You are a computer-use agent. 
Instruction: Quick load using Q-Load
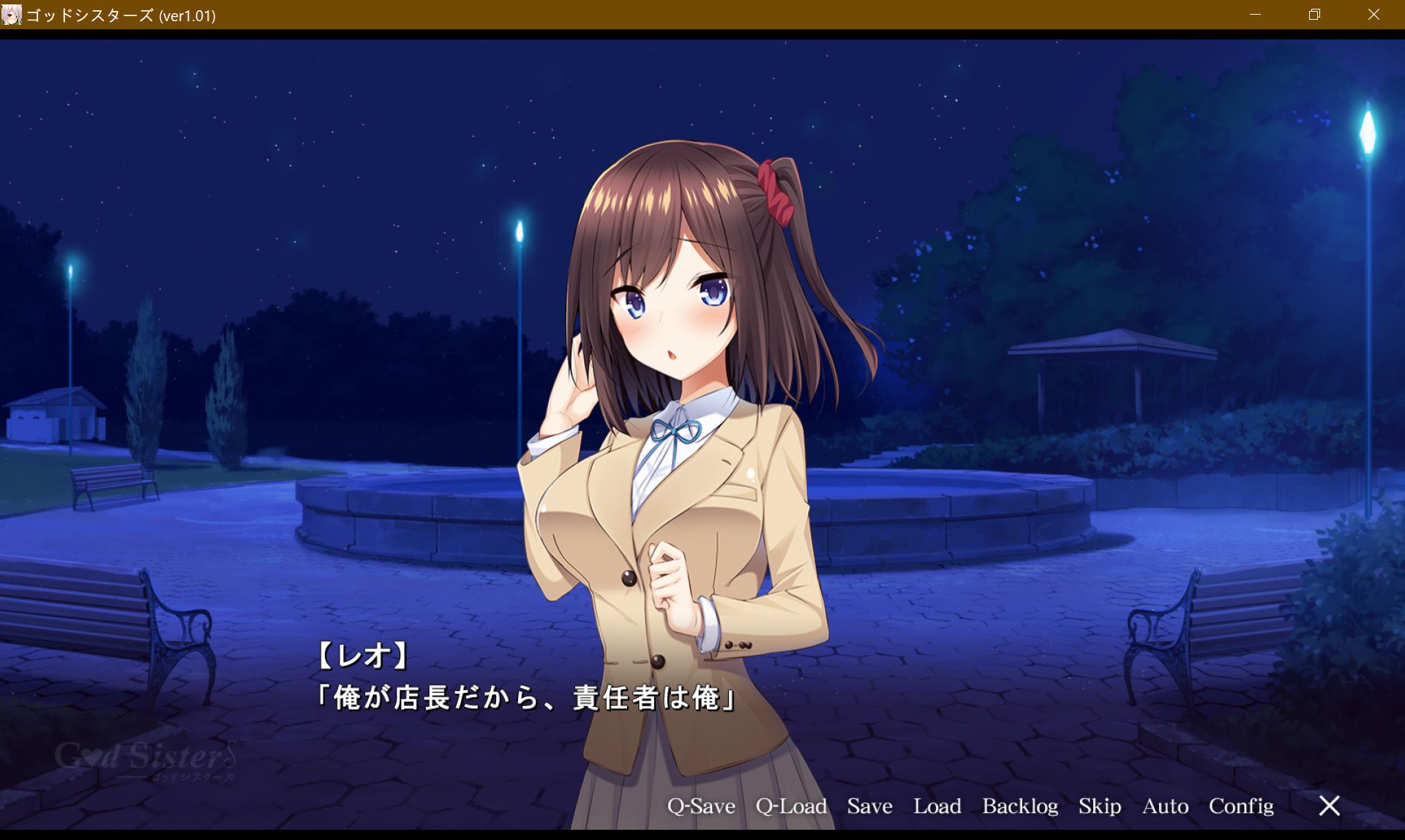(x=791, y=806)
